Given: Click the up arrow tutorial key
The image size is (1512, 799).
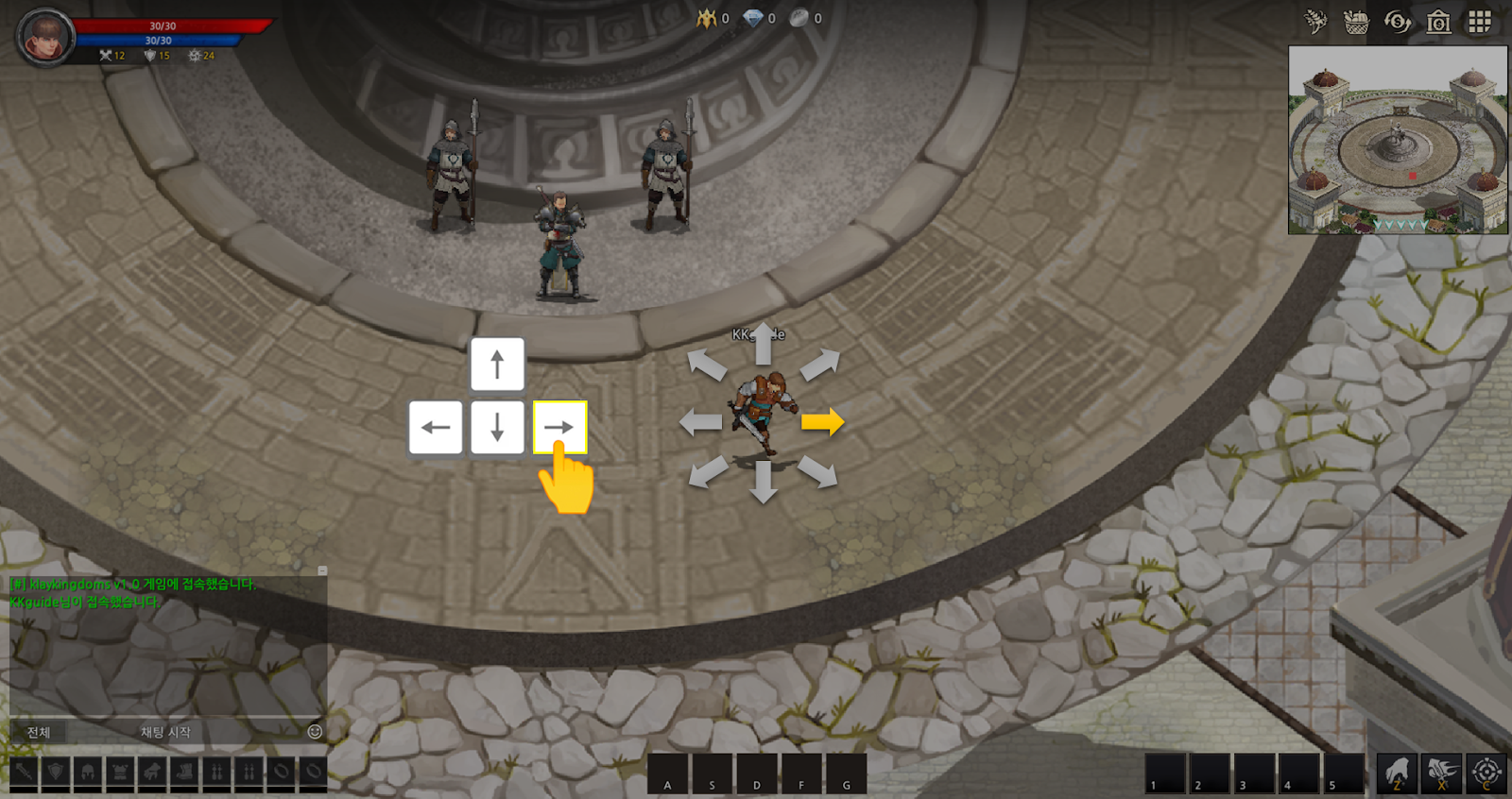Looking at the screenshot, I should click(x=497, y=365).
